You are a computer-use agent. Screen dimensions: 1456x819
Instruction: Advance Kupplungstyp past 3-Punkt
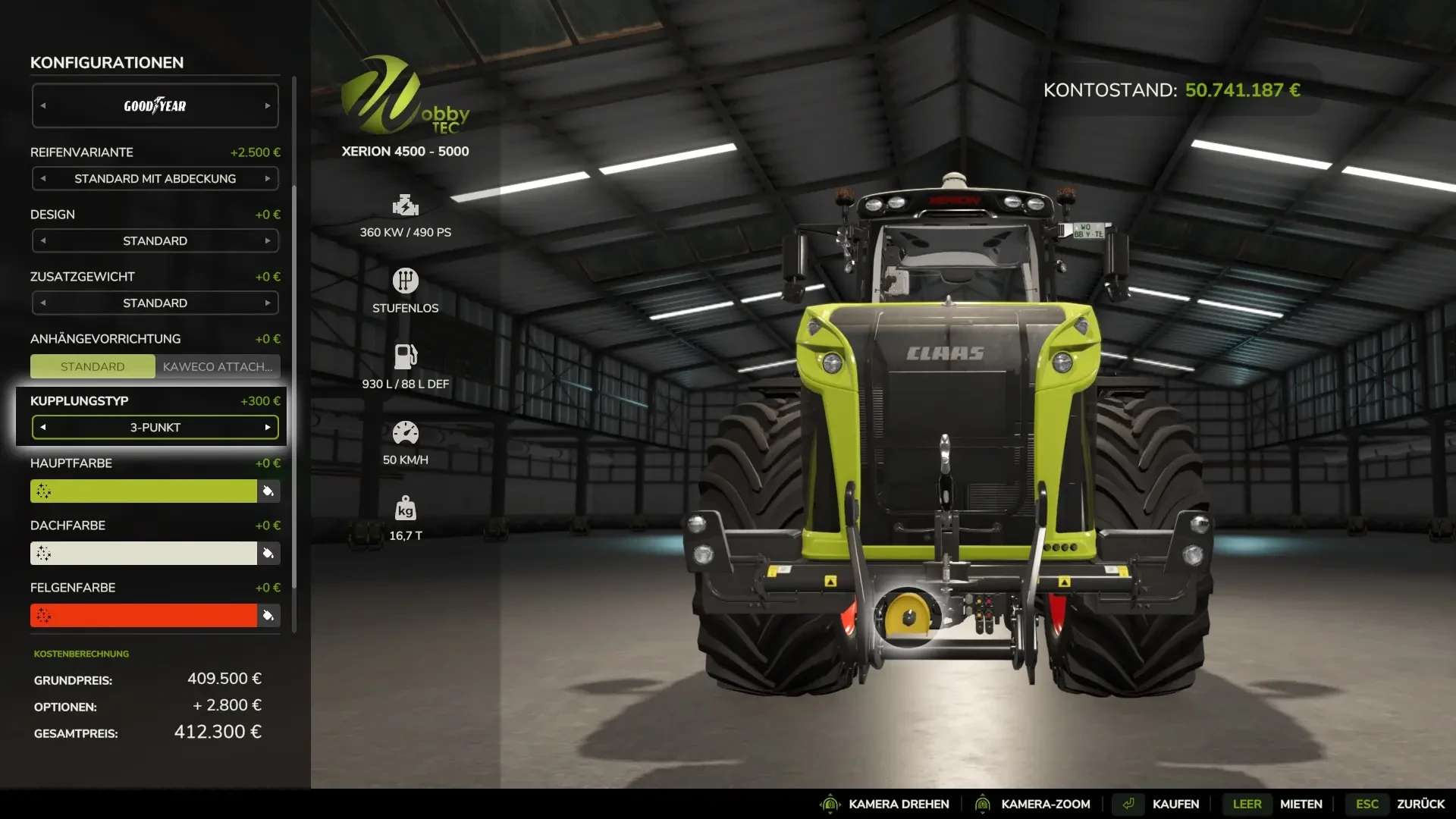[267, 428]
